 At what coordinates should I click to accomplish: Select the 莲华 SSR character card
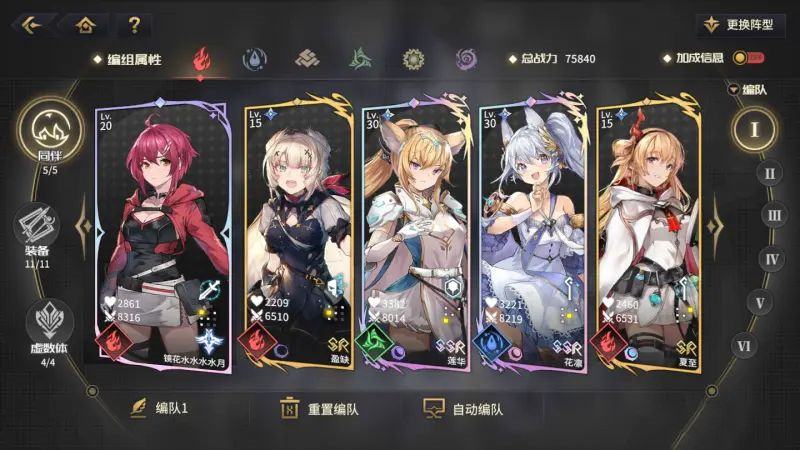point(414,235)
